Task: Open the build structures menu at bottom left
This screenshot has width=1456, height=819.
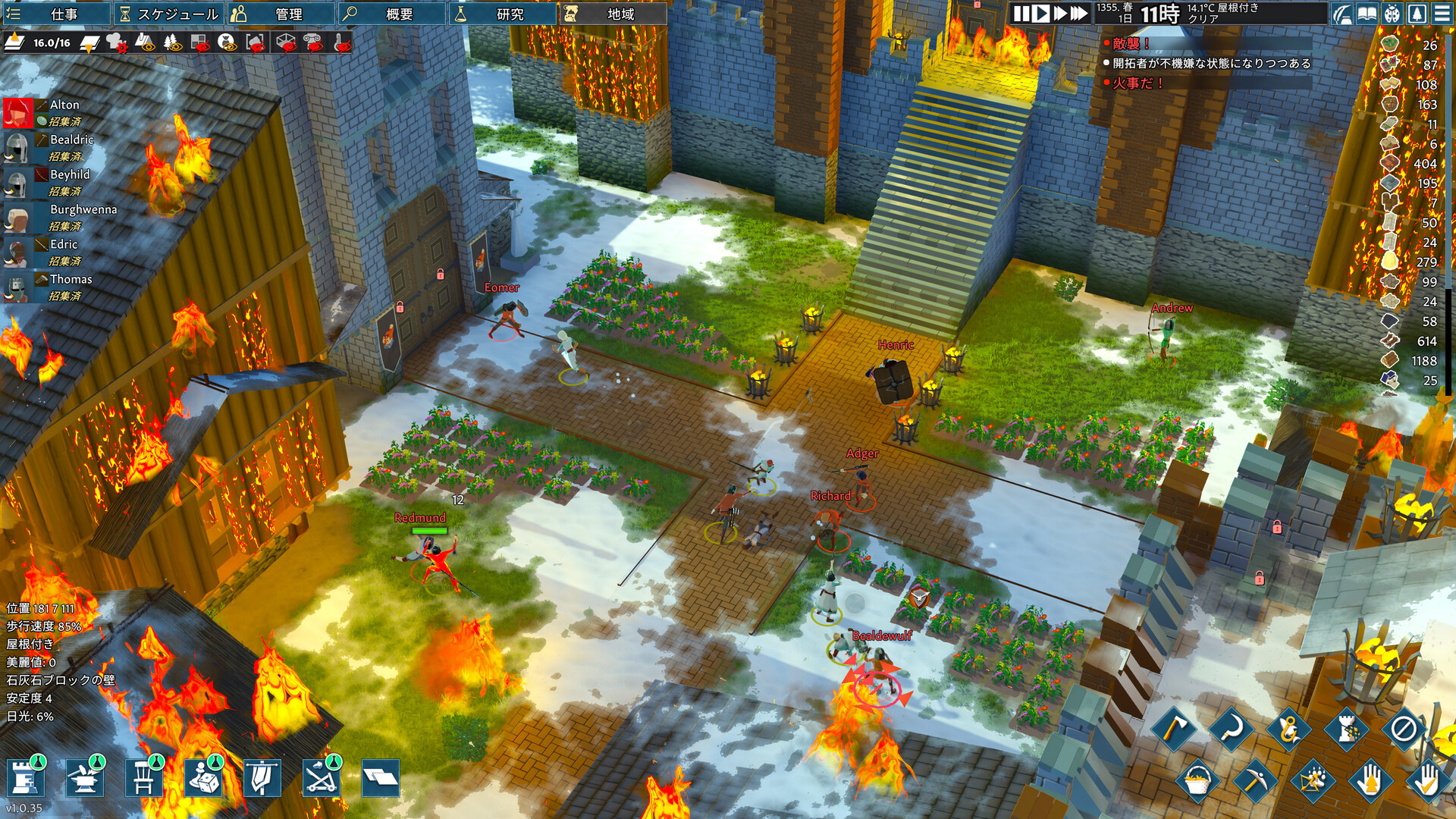Action: point(25,779)
